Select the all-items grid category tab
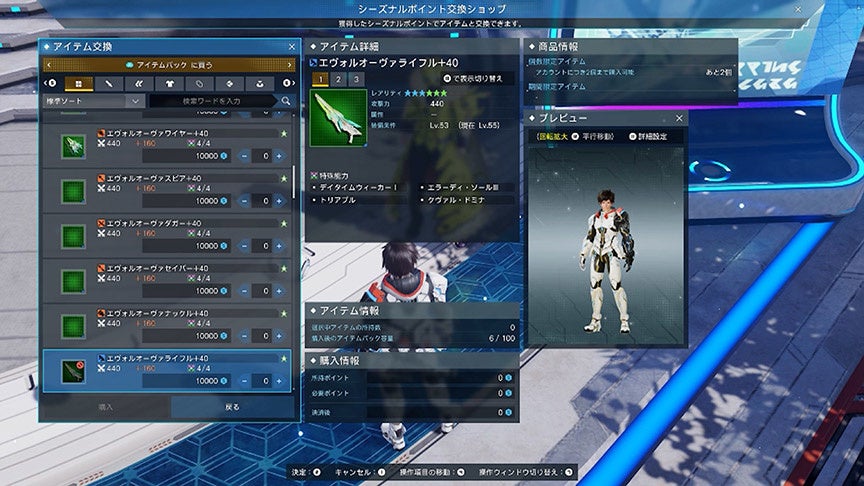 (x=78, y=83)
